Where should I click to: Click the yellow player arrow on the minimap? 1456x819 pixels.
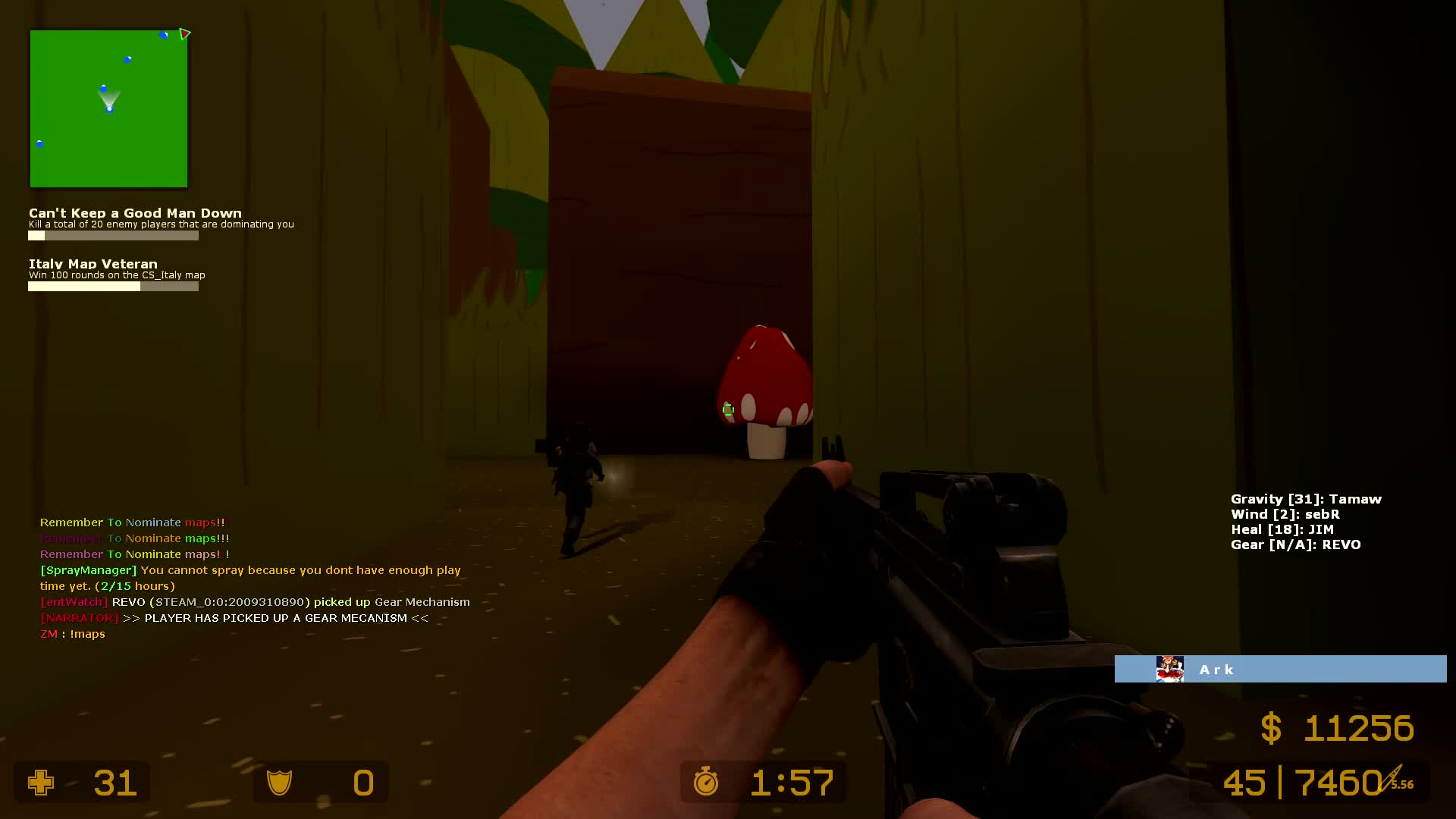click(x=184, y=34)
